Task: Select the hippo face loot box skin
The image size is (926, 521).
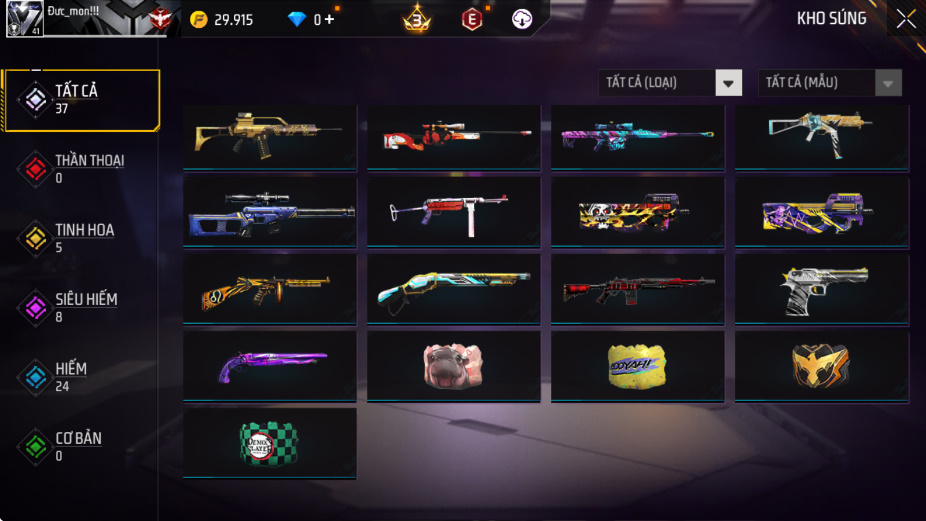Action: 453,366
